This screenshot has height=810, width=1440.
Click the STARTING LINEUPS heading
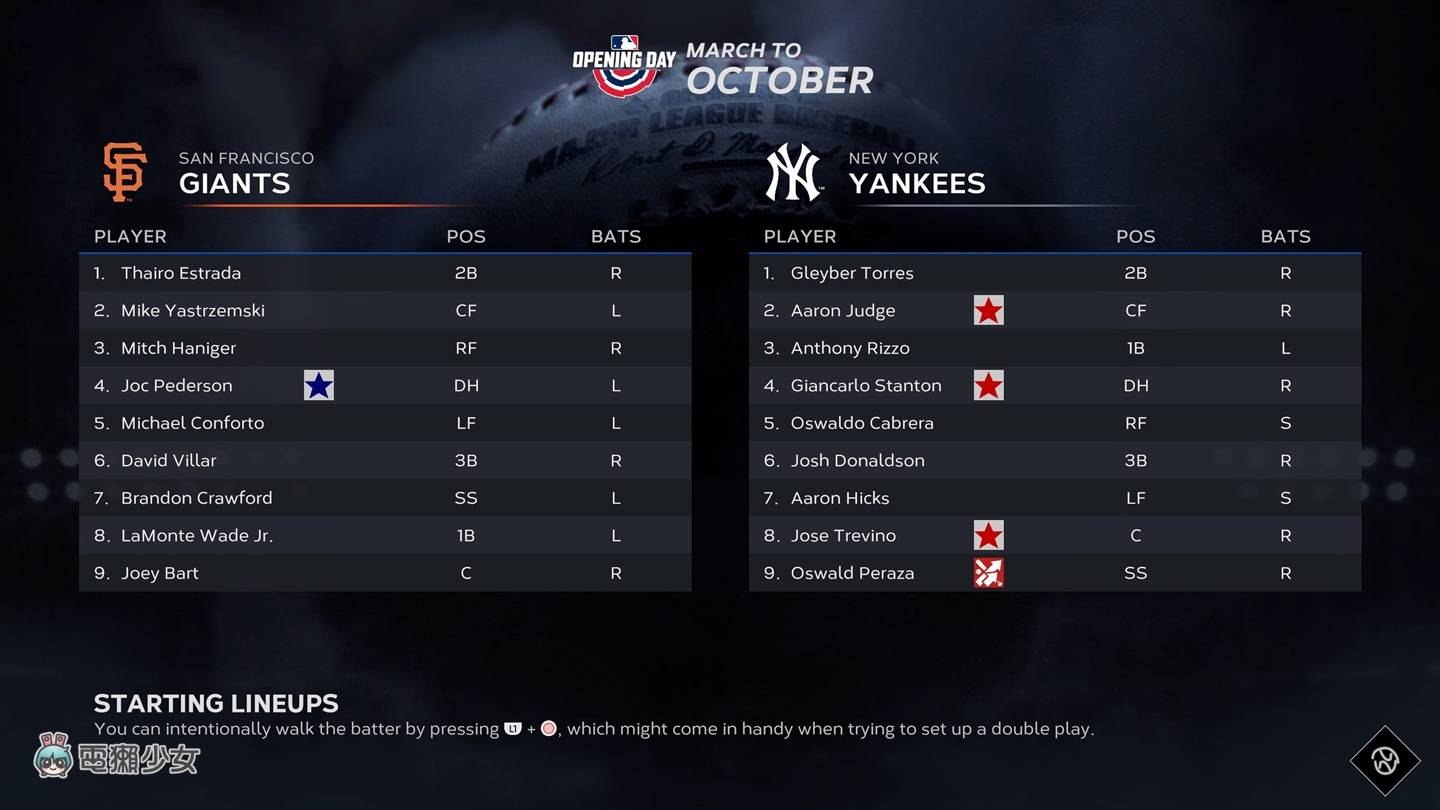pos(216,703)
